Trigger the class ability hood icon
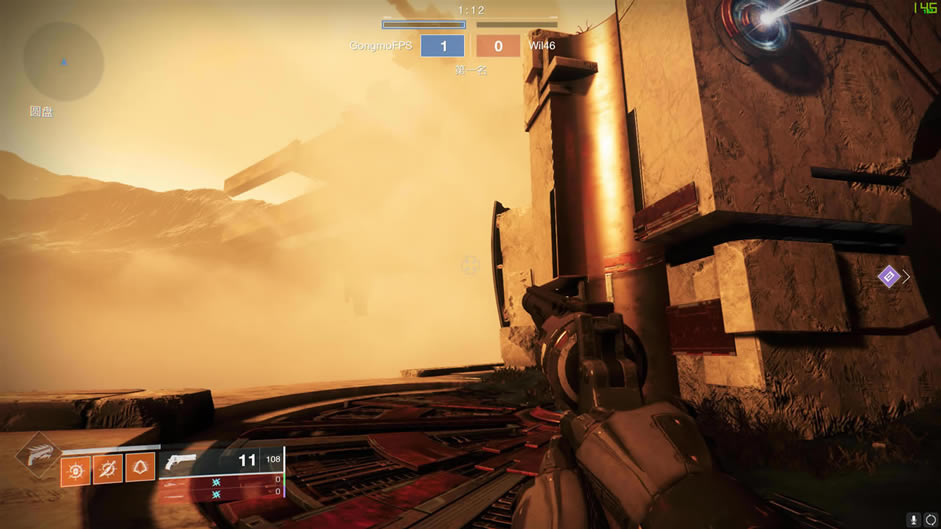The width and height of the screenshot is (941, 529). click(x=140, y=468)
